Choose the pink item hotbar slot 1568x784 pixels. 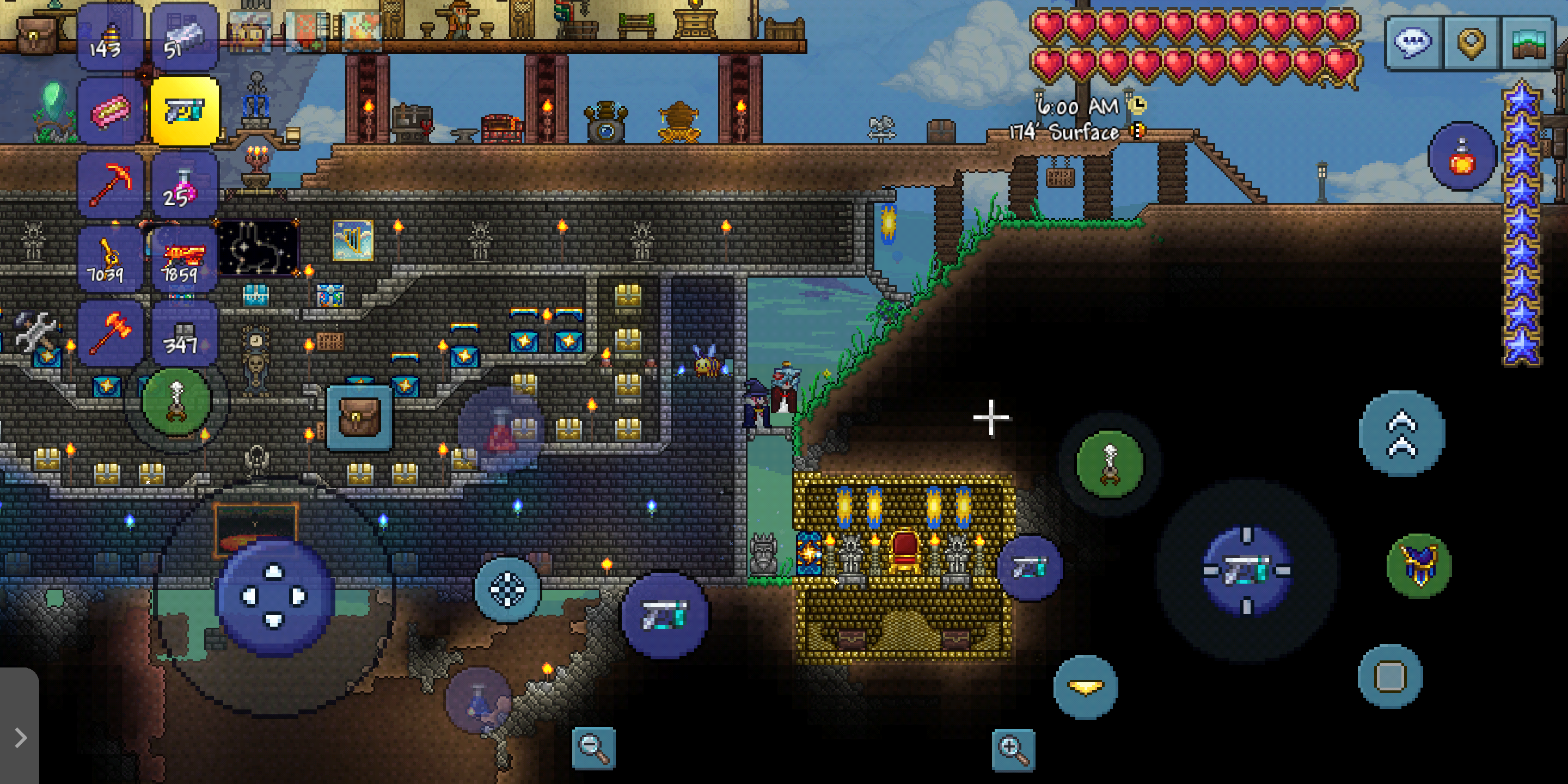[x=110, y=112]
